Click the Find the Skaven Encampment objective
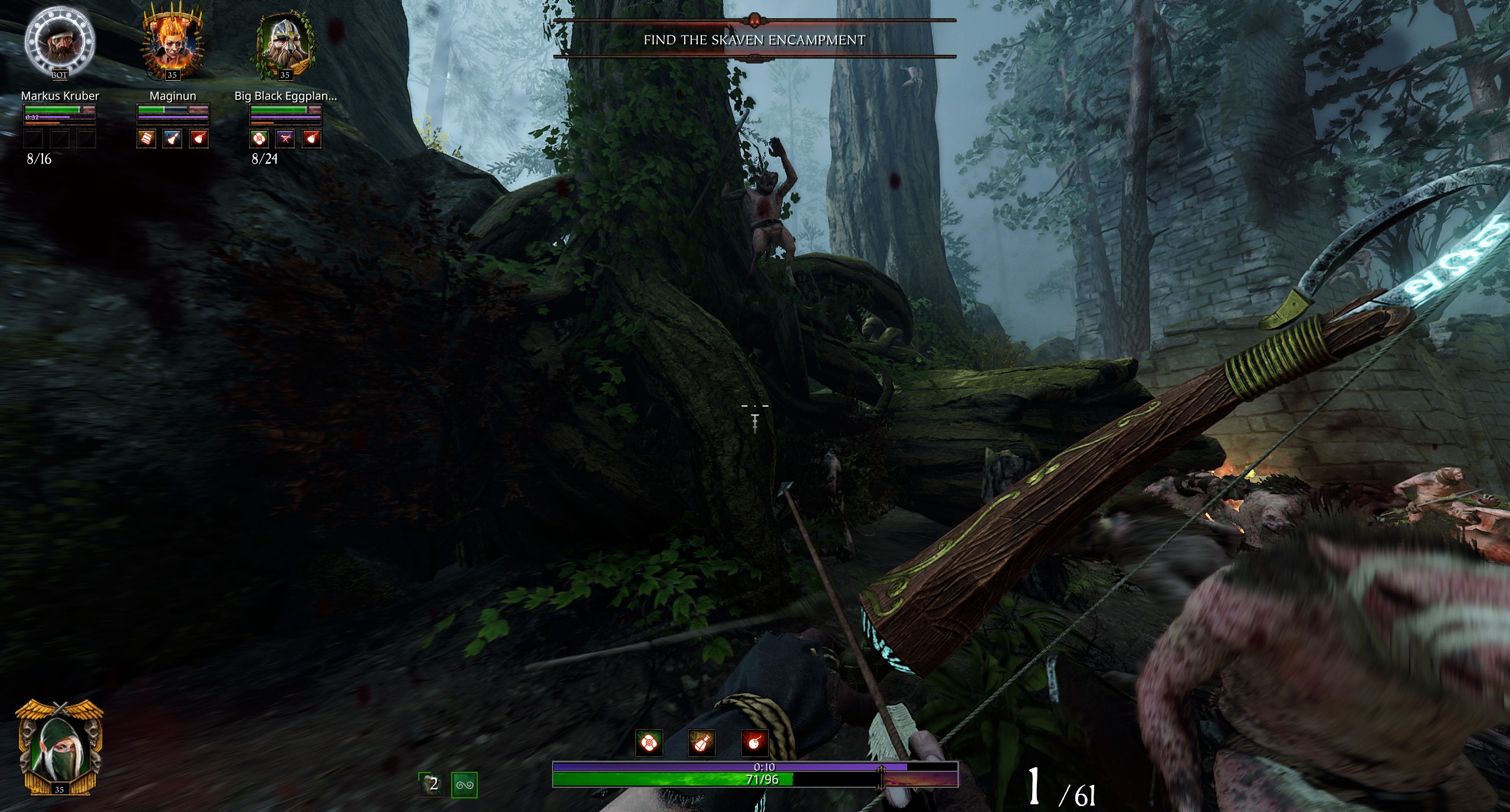Screen dimensions: 1510x812 pyautogui.click(x=754, y=40)
